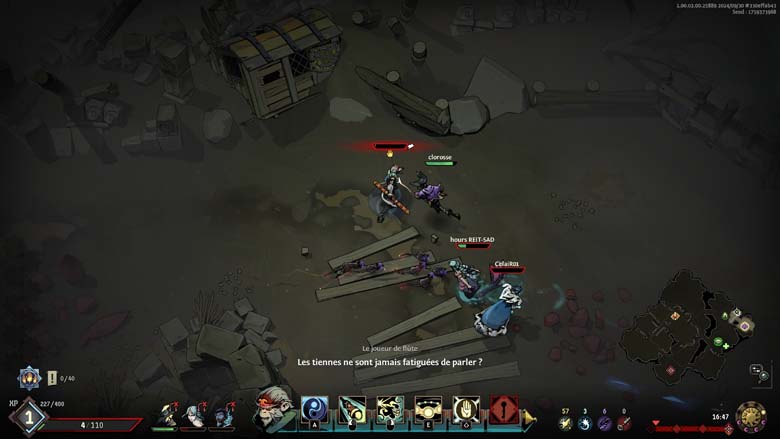Click the minimap zoom control icon
780x439 pixels.
(x=760, y=375)
